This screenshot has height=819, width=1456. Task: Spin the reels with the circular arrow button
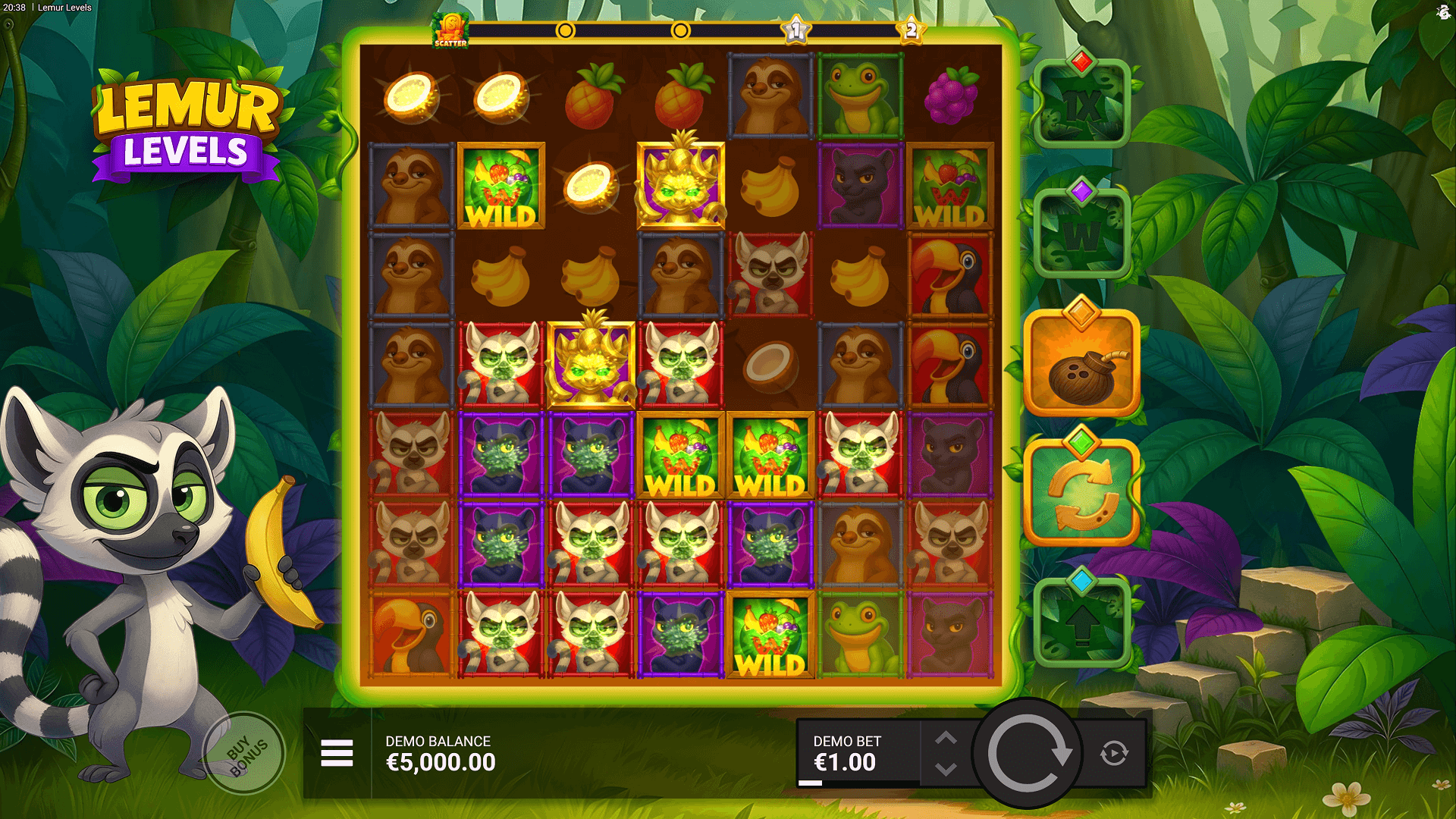[1028, 754]
